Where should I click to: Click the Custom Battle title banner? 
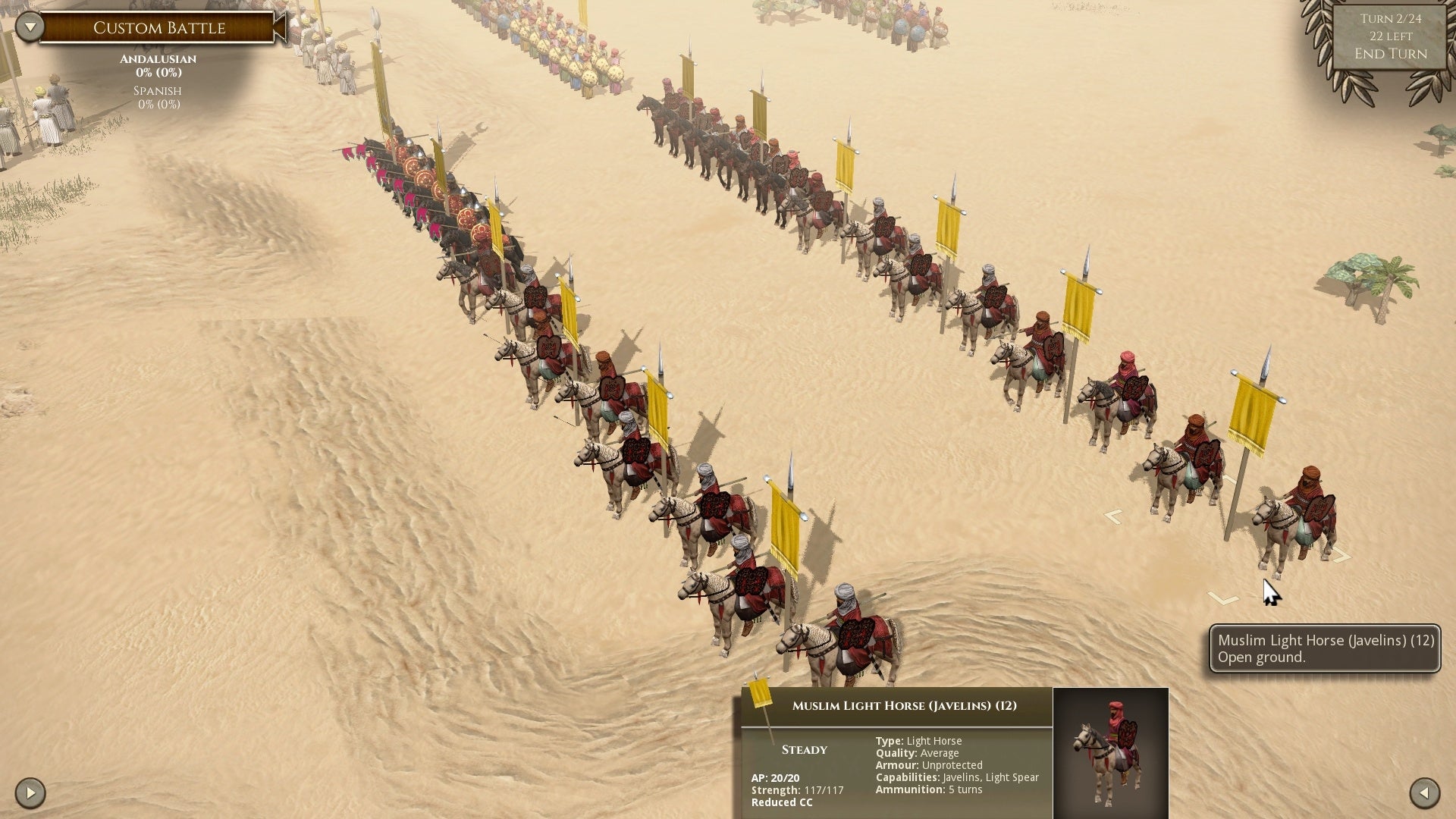[158, 27]
